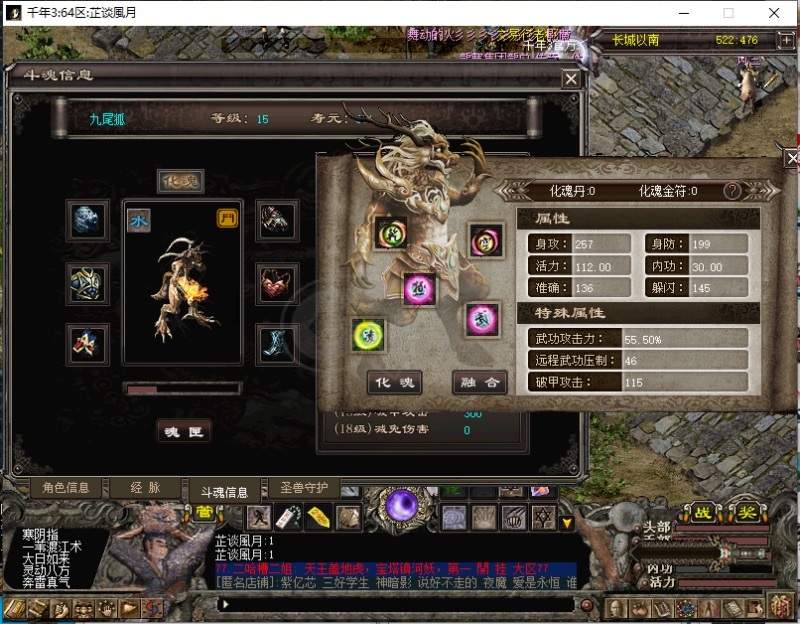The image size is (800, 624).
Task: Close the 斗魂信息 window
Action: tap(571, 78)
